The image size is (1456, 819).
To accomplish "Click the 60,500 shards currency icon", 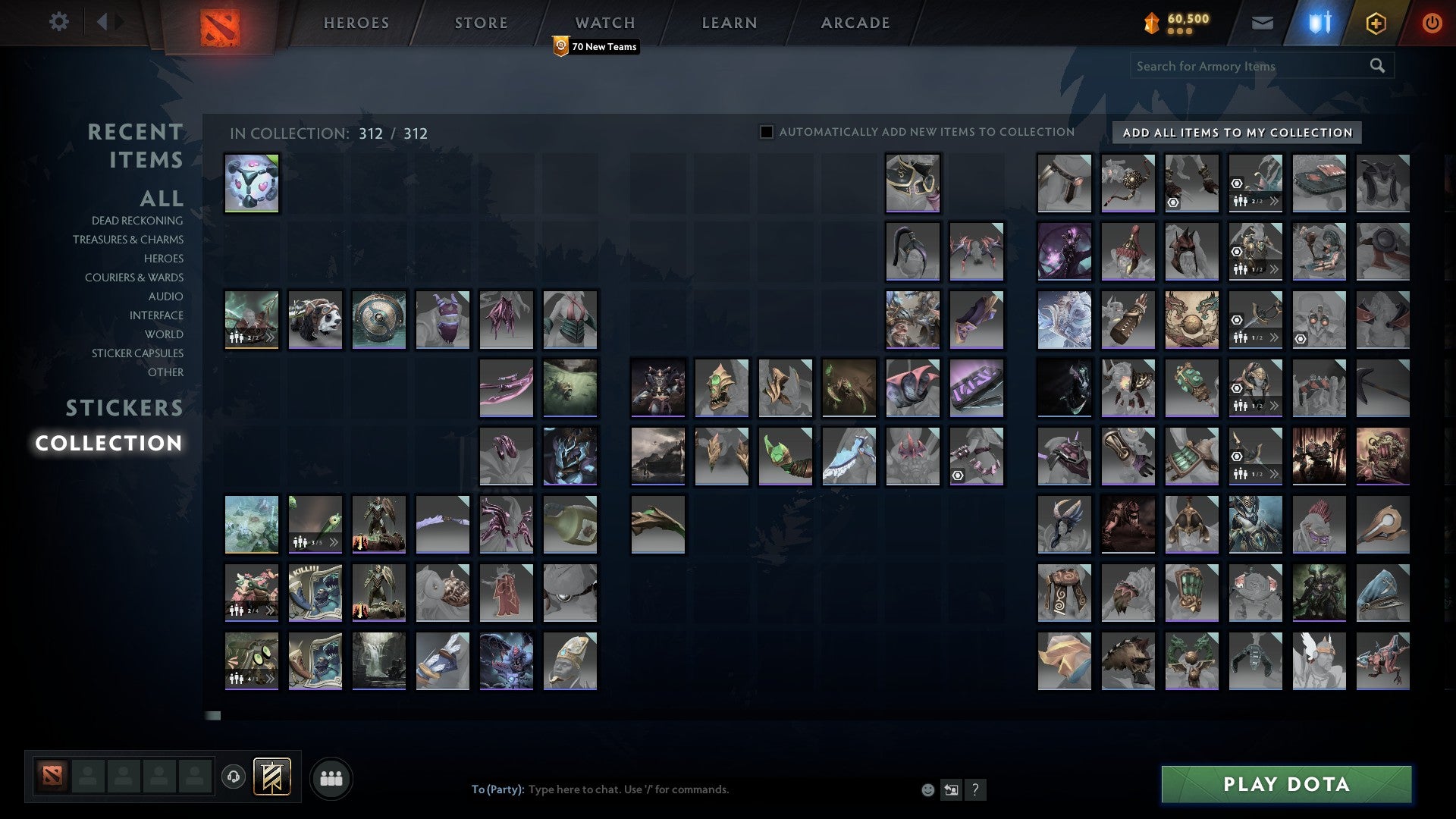I will point(1150,23).
